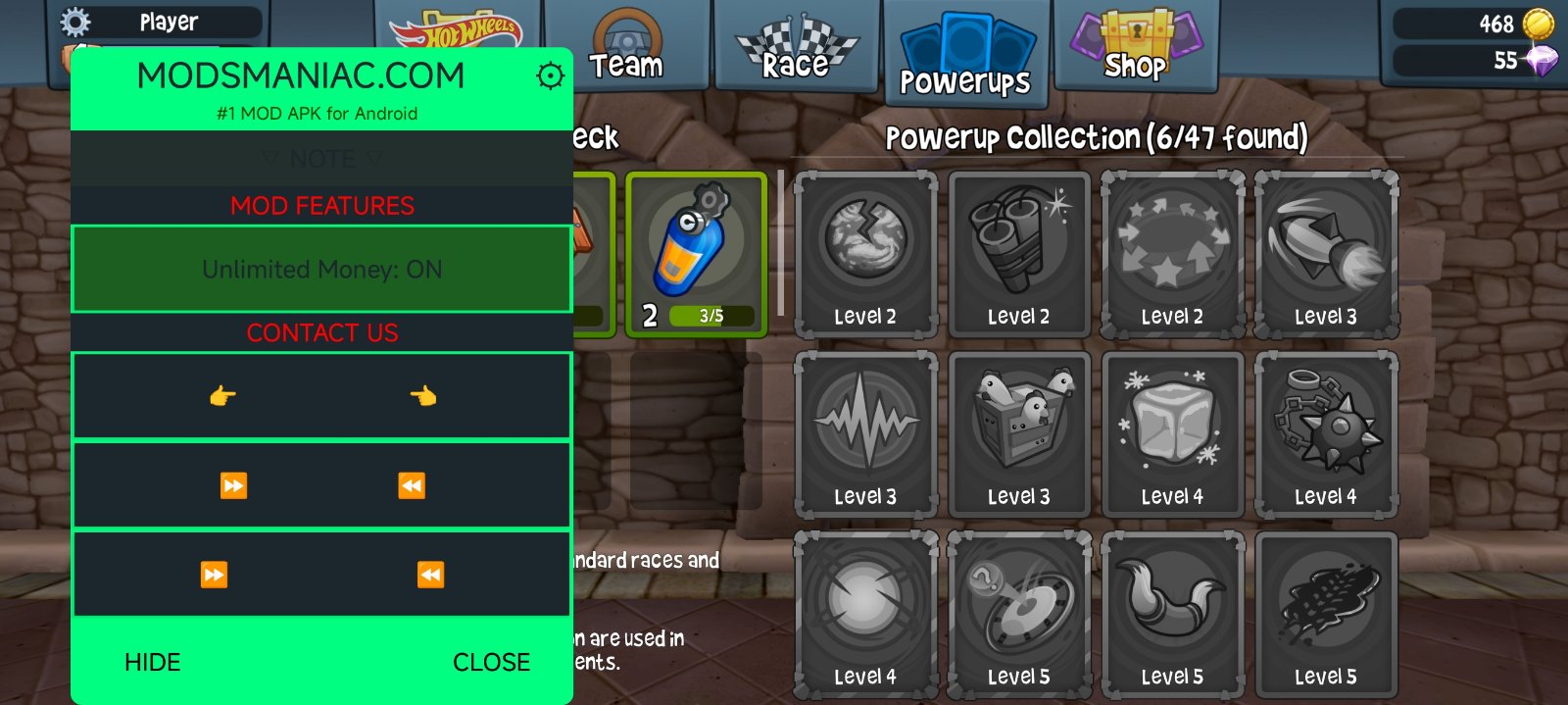Select the blue nitro canister deck card
This screenshot has width=1568, height=705.
click(697, 253)
